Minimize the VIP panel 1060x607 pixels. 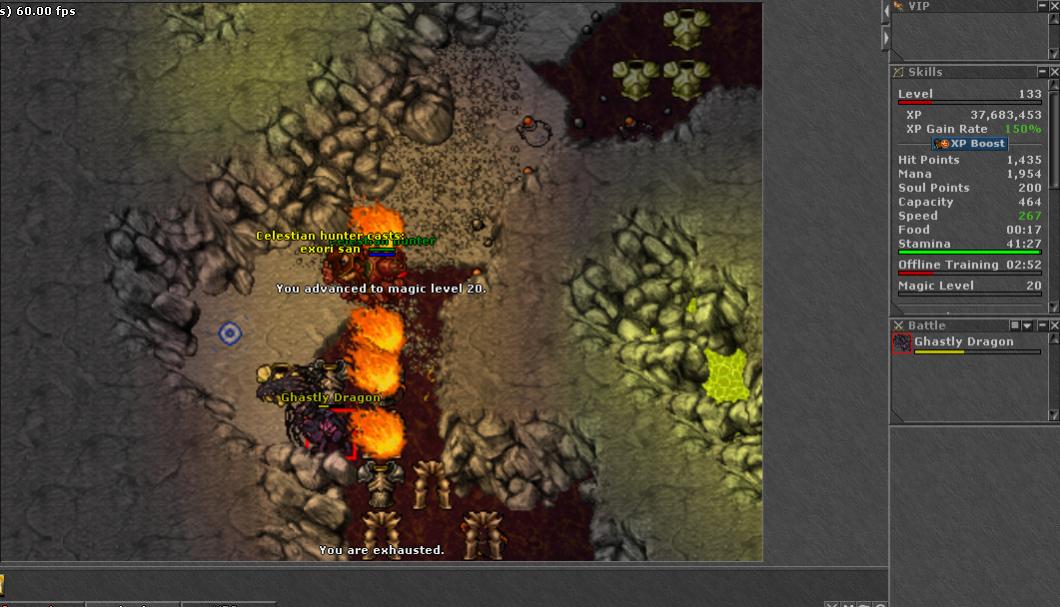tap(1042, 6)
